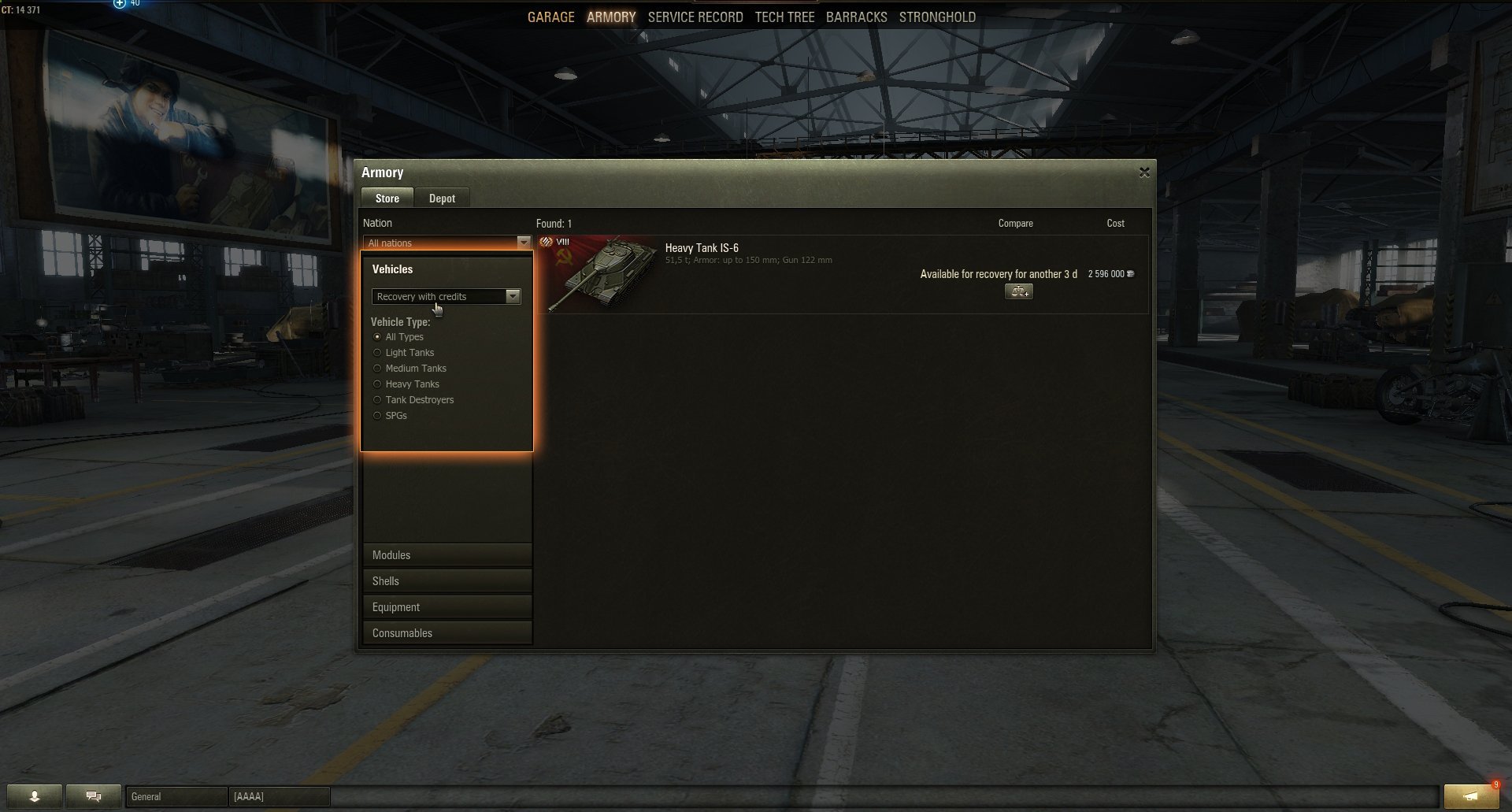Viewport: 1512px width, 812px height.
Task: Filter by SPGs
Action: coord(378,416)
